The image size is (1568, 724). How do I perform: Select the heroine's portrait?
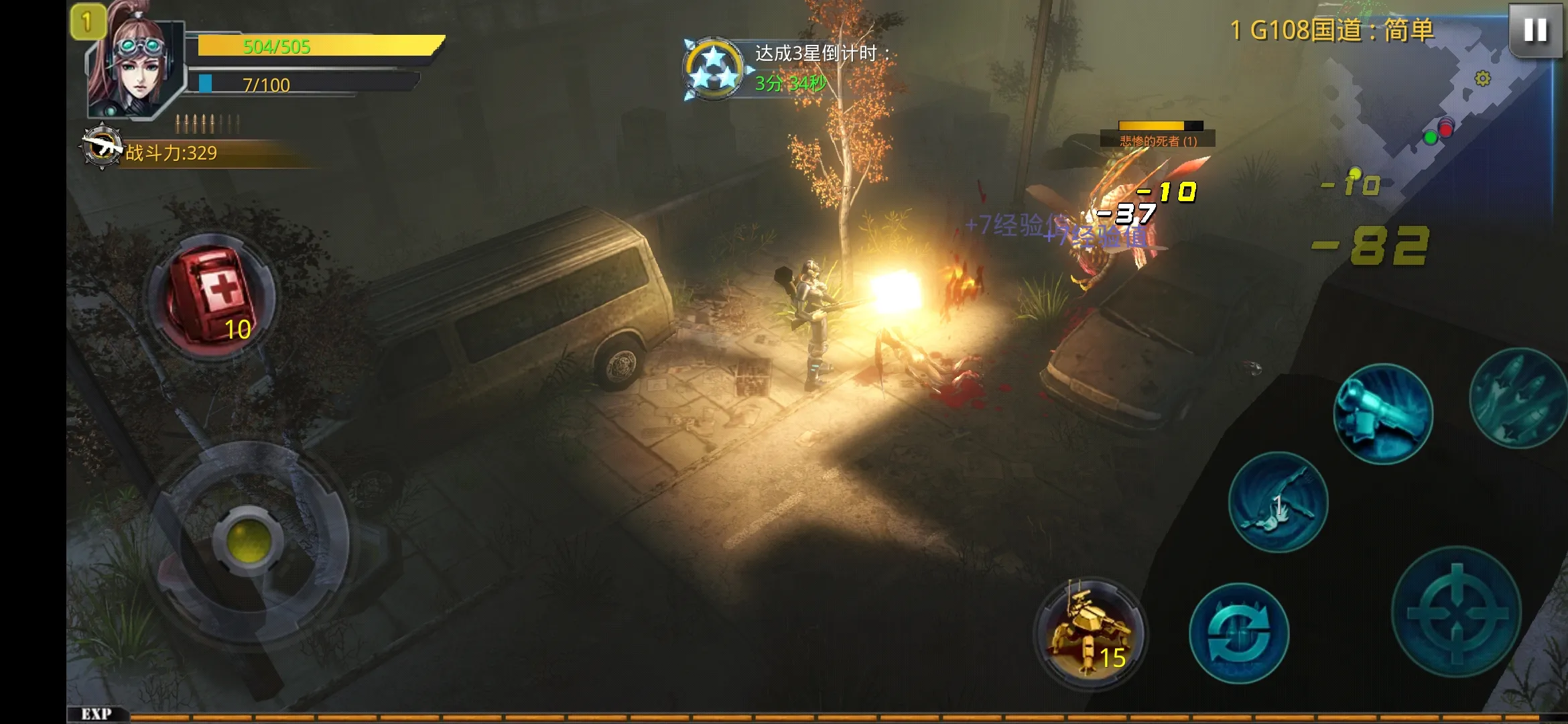click(137, 67)
